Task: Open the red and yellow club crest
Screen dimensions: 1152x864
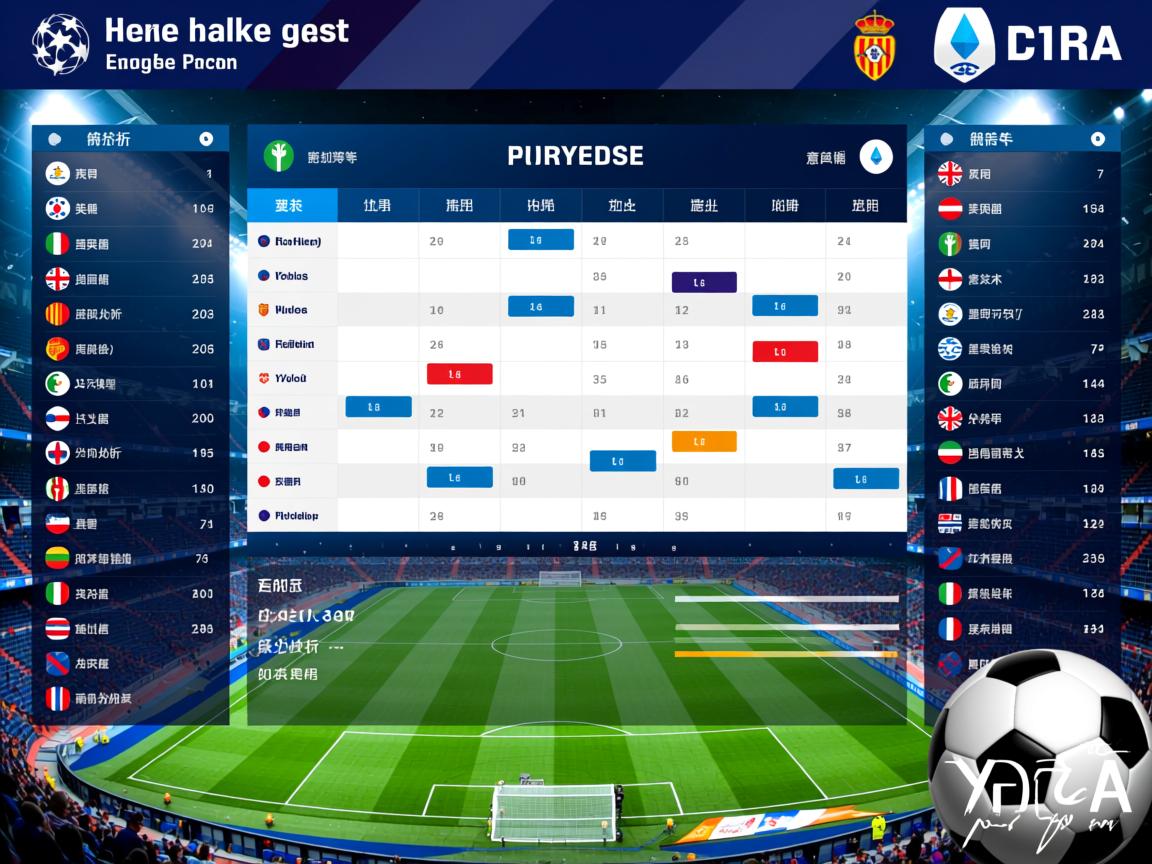Action: point(874,46)
